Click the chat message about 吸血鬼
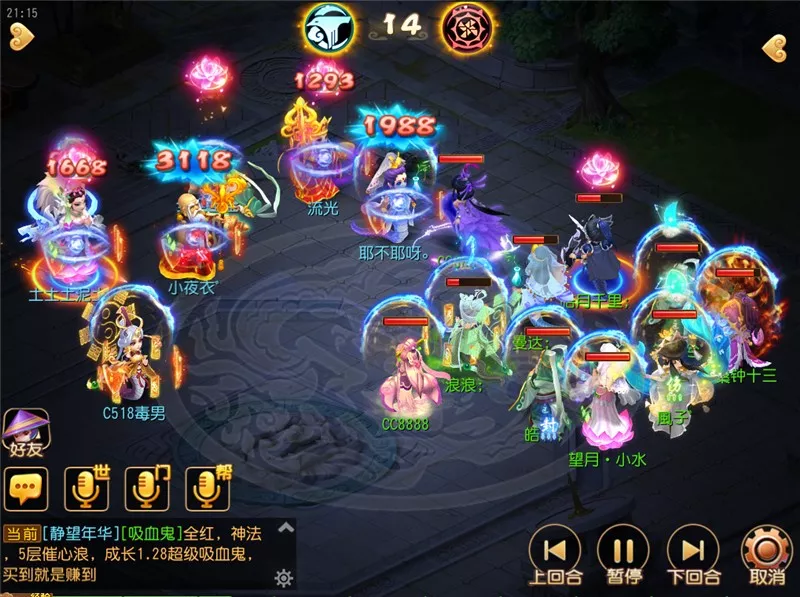The image size is (800, 597). (x=138, y=553)
